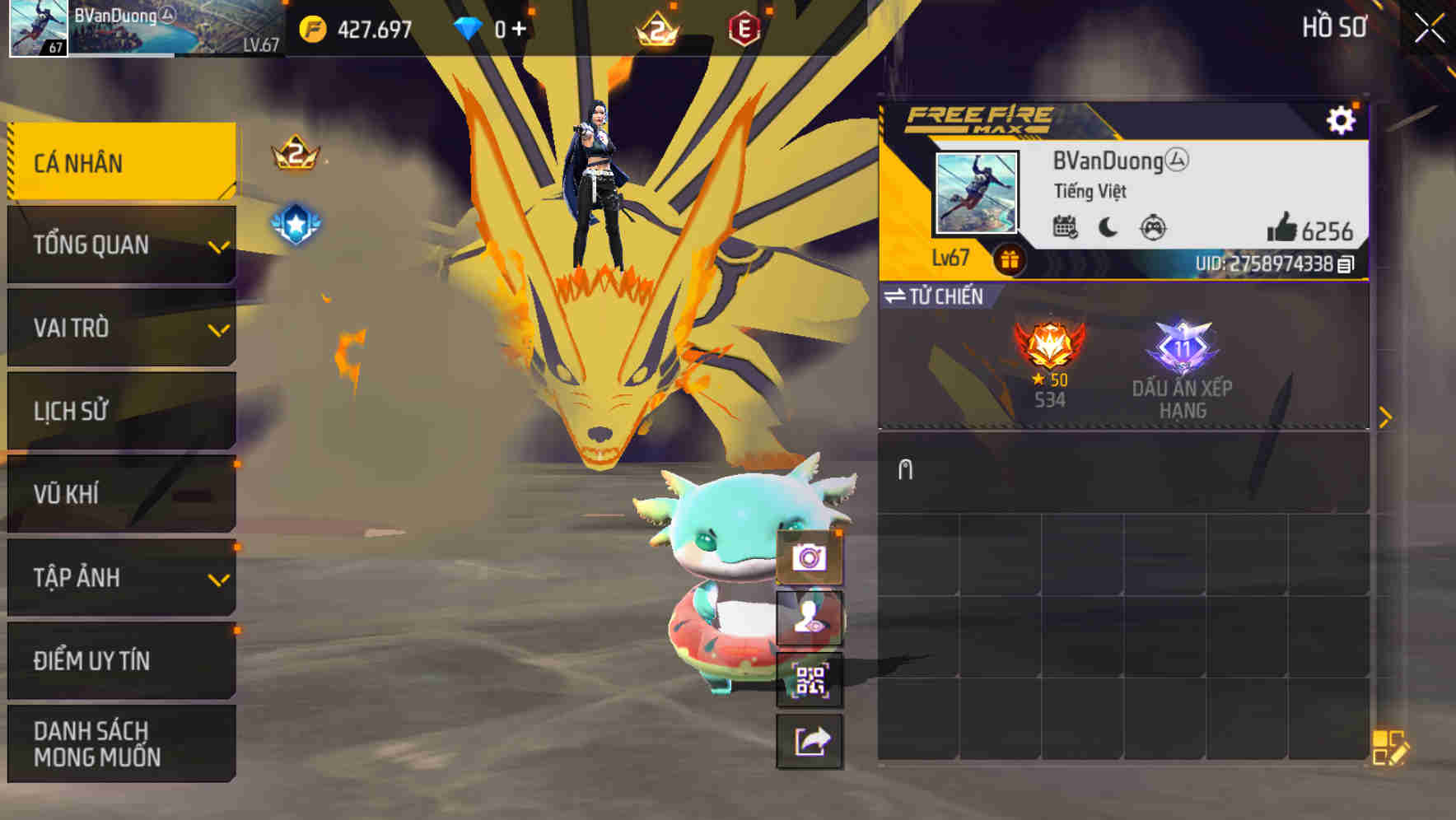
Task: Expand the TẬP ẢNH section
Action: click(121, 578)
